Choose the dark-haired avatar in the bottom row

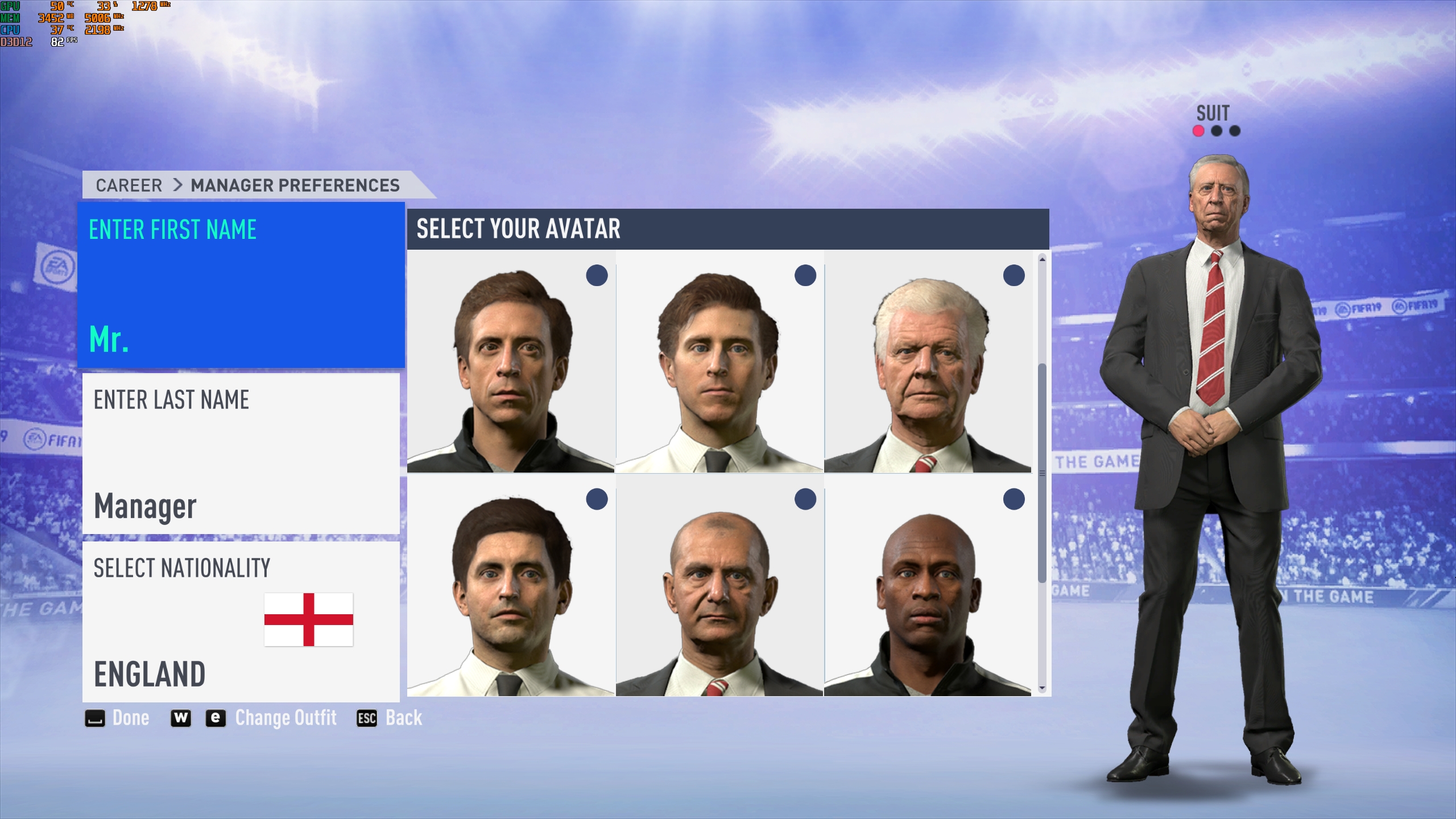[x=511, y=586]
